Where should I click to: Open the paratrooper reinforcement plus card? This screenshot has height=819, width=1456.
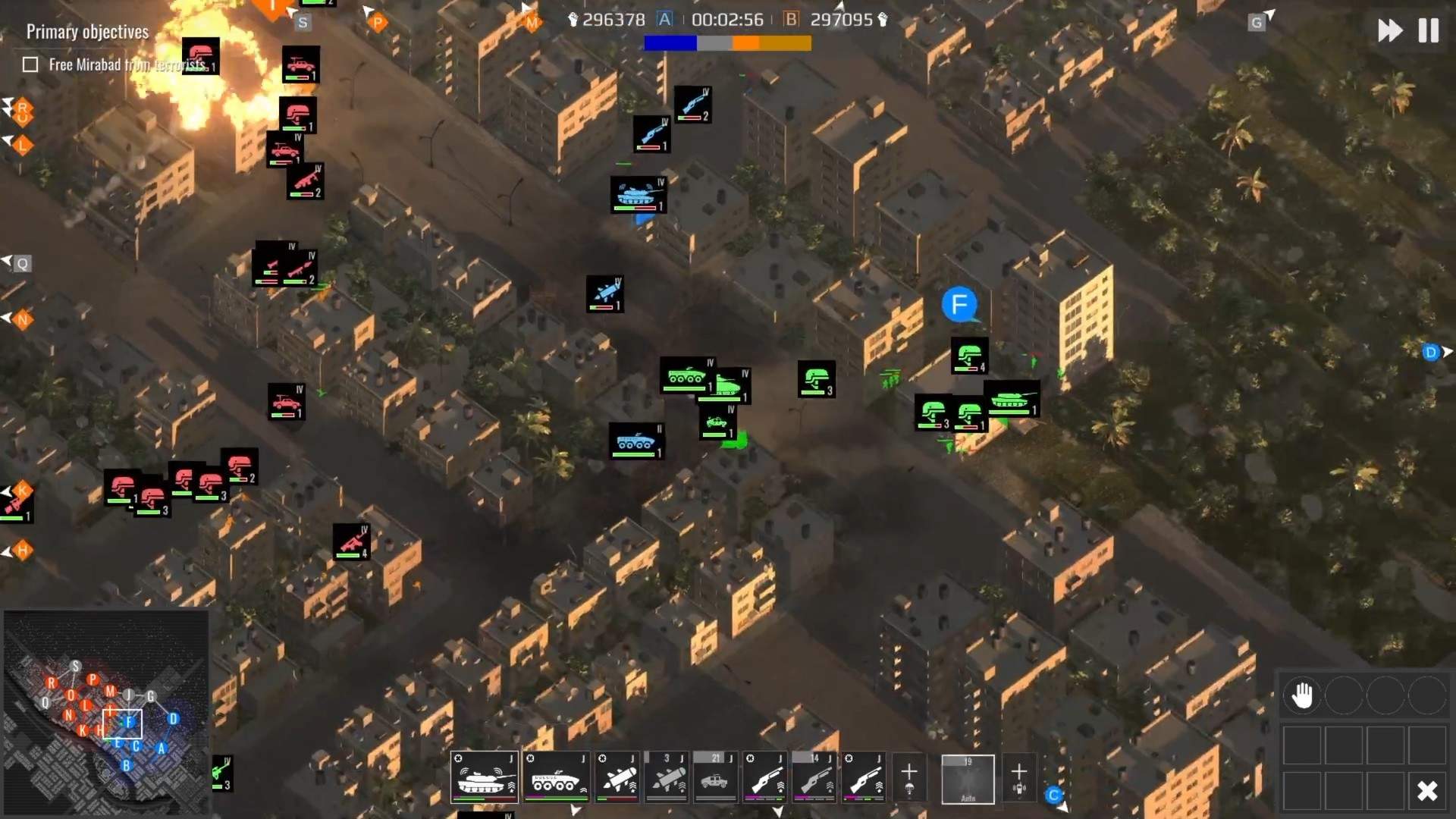coord(910,775)
